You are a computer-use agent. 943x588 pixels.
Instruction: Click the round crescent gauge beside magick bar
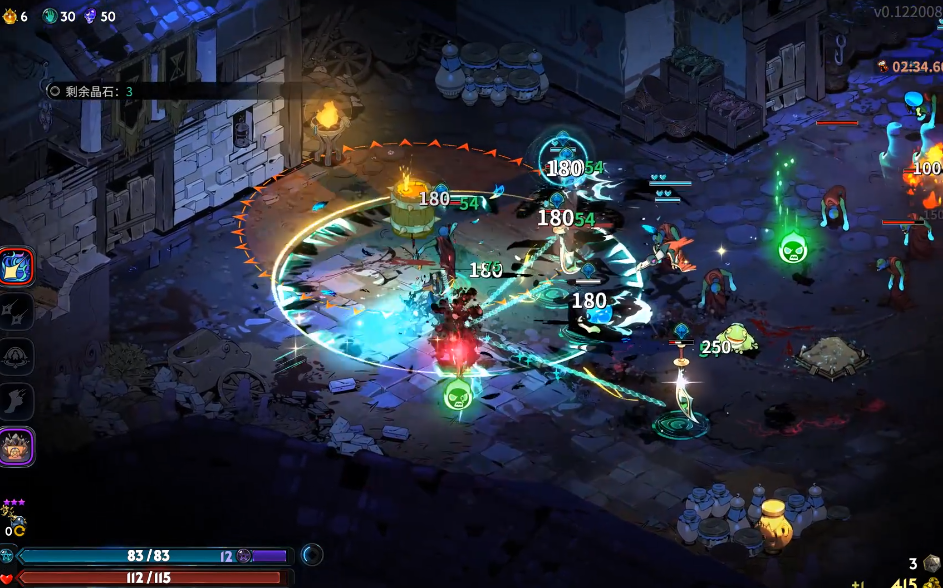point(312,554)
